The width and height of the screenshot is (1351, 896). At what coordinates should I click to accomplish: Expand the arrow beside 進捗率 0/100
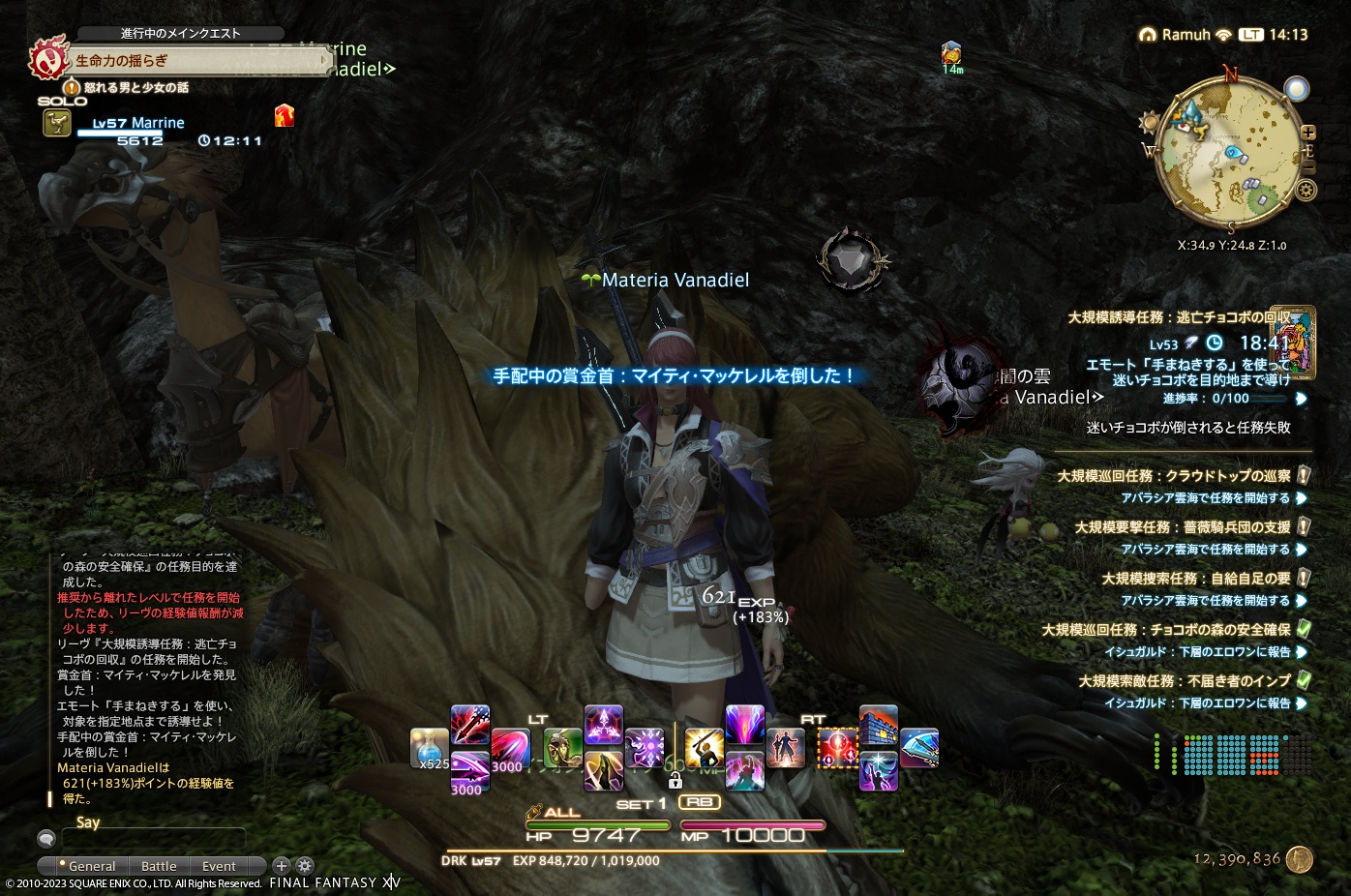tap(1300, 400)
